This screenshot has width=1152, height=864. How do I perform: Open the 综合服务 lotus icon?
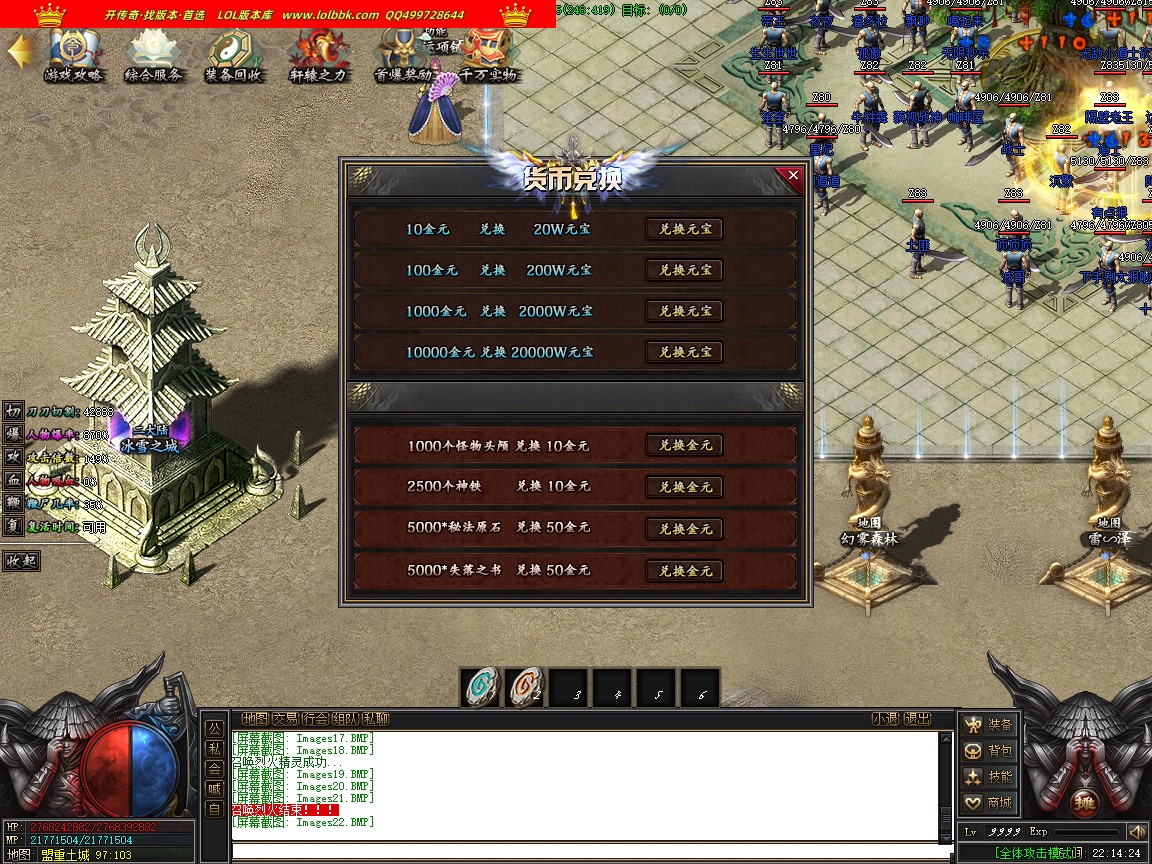click(x=153, y=55)
